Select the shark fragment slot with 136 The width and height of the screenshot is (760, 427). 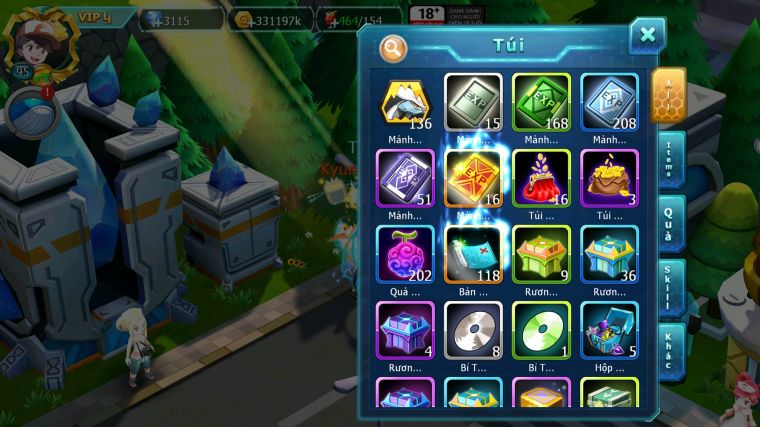(x=405, y=103)
